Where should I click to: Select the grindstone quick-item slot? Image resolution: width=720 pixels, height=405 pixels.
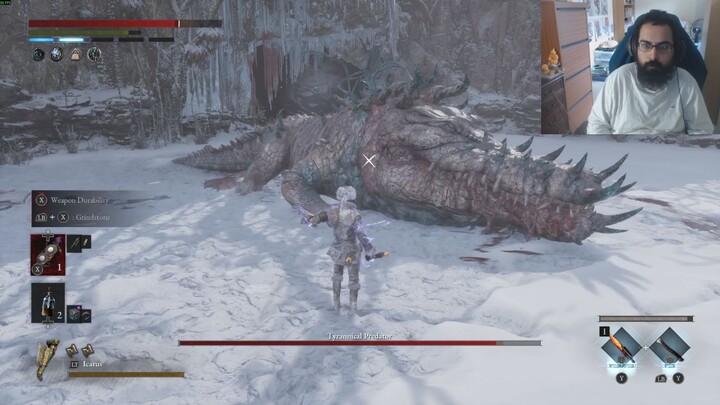click(x=48, y=251)
